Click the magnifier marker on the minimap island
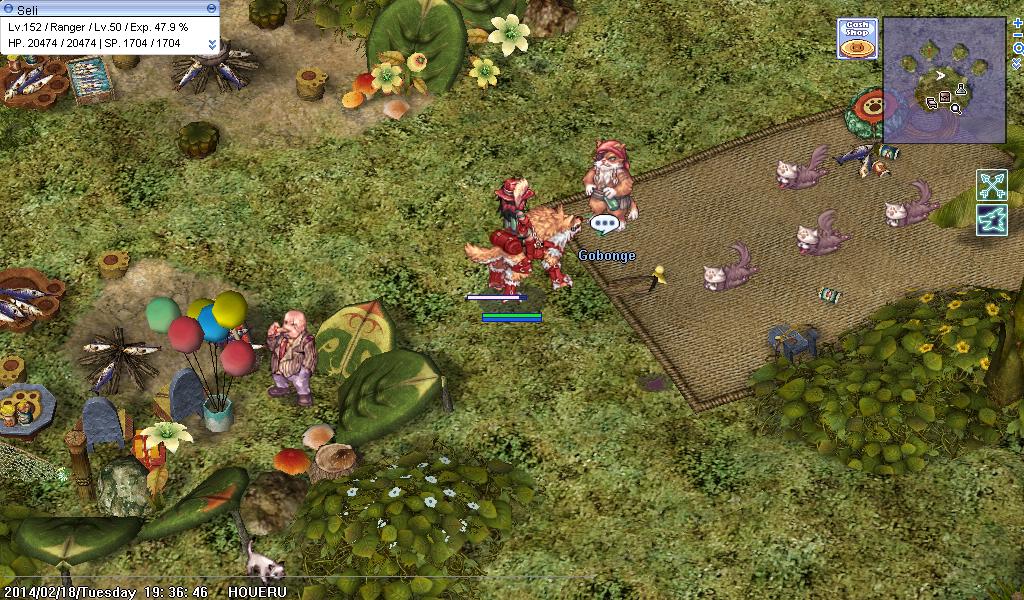The height and width of the screenshot is (600, 1024). (956, 108)
